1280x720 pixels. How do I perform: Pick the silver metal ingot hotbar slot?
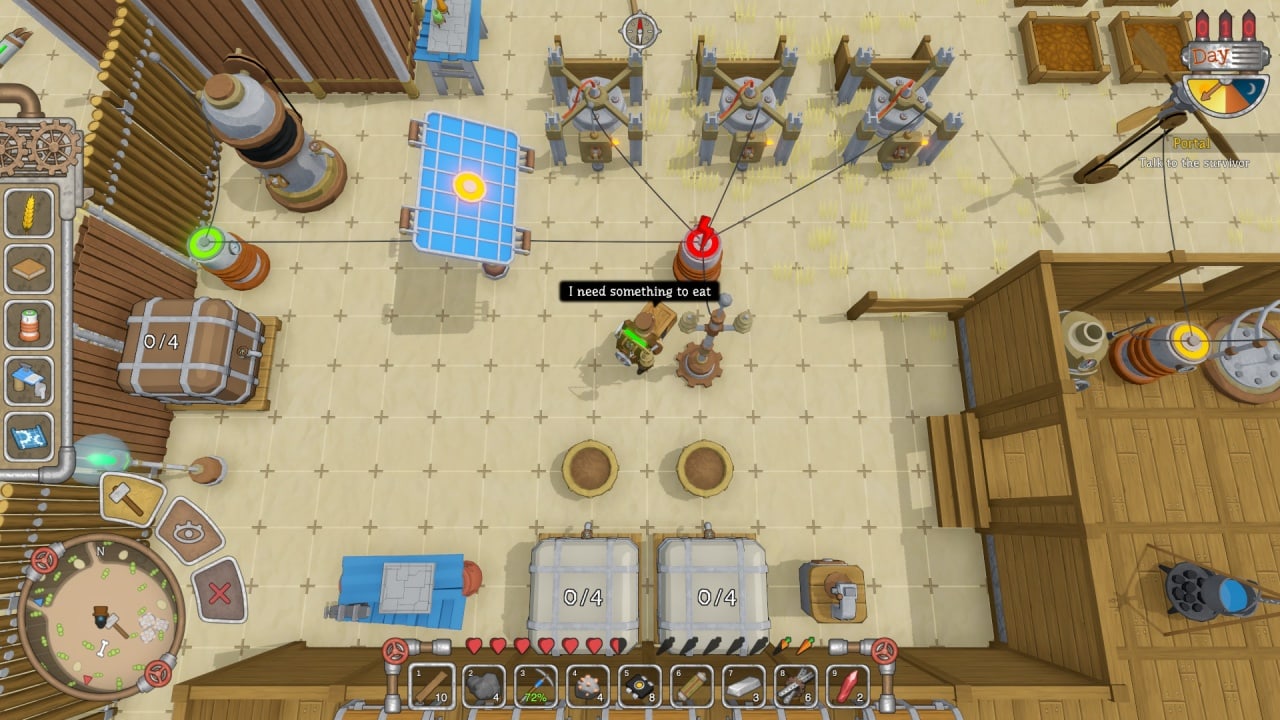[744, 686]
